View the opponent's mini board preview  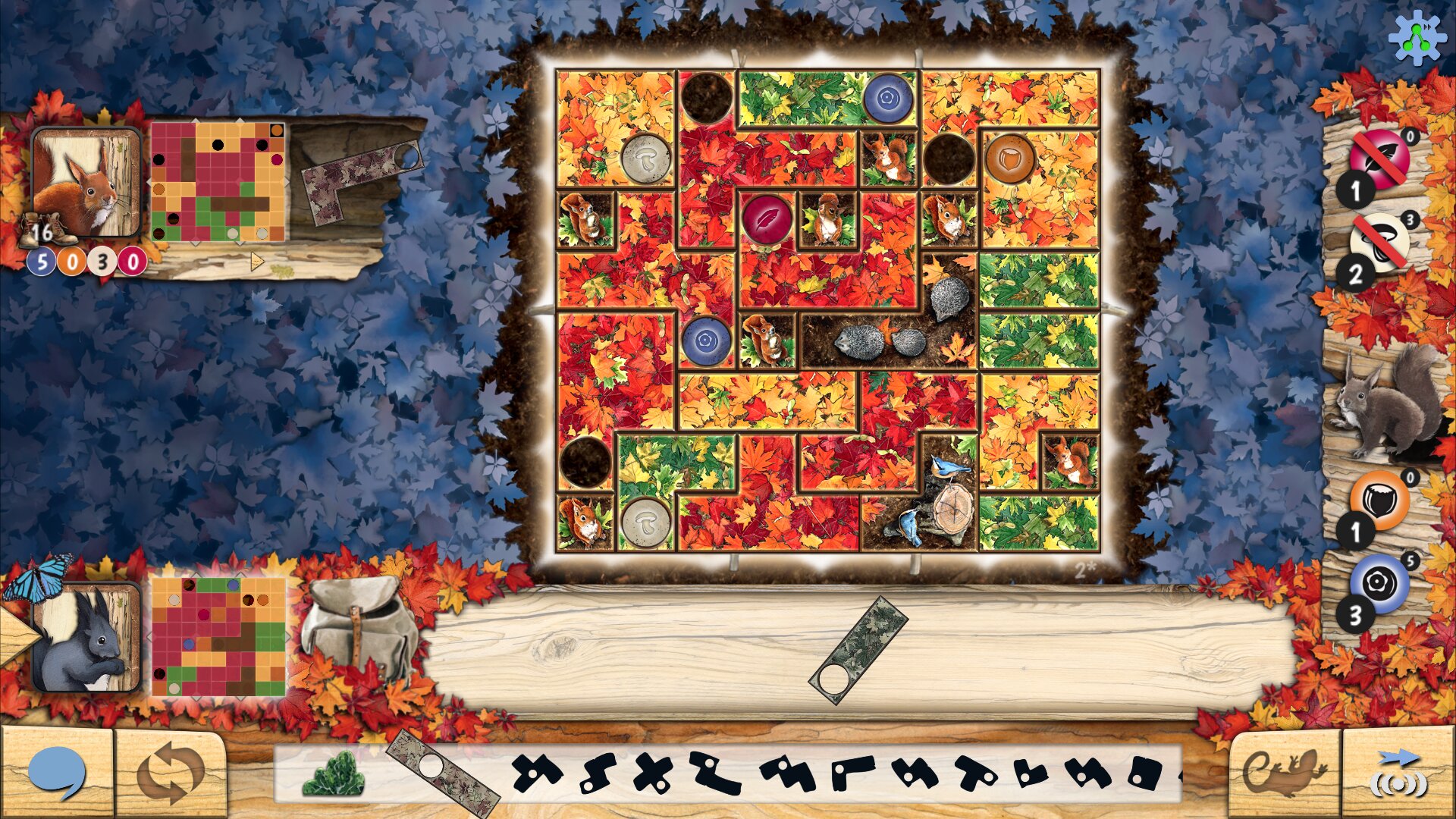pos(218,182)
